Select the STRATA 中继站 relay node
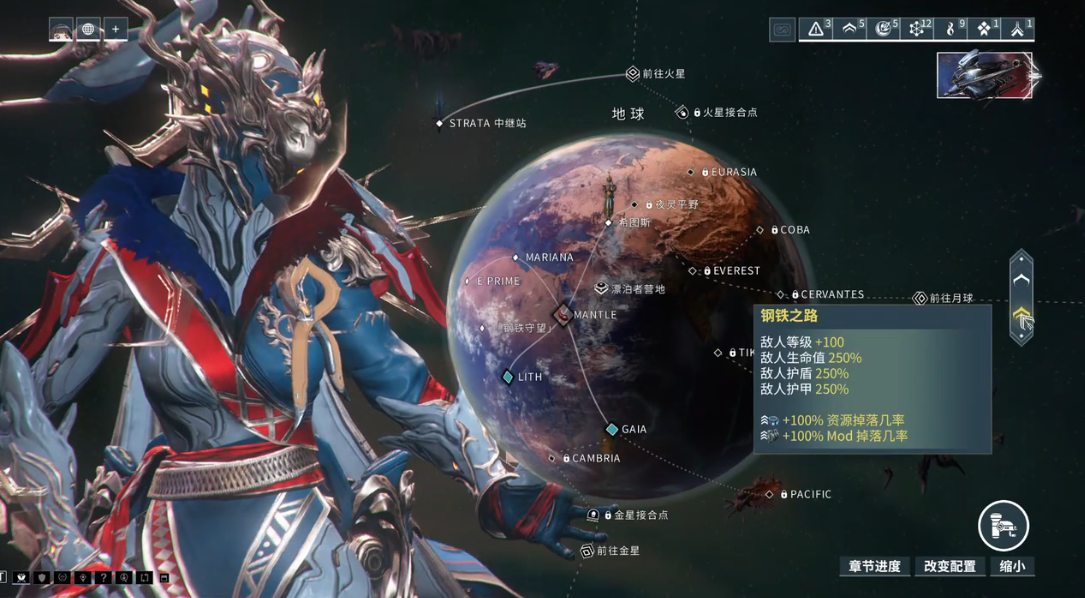 coord(440,124)
